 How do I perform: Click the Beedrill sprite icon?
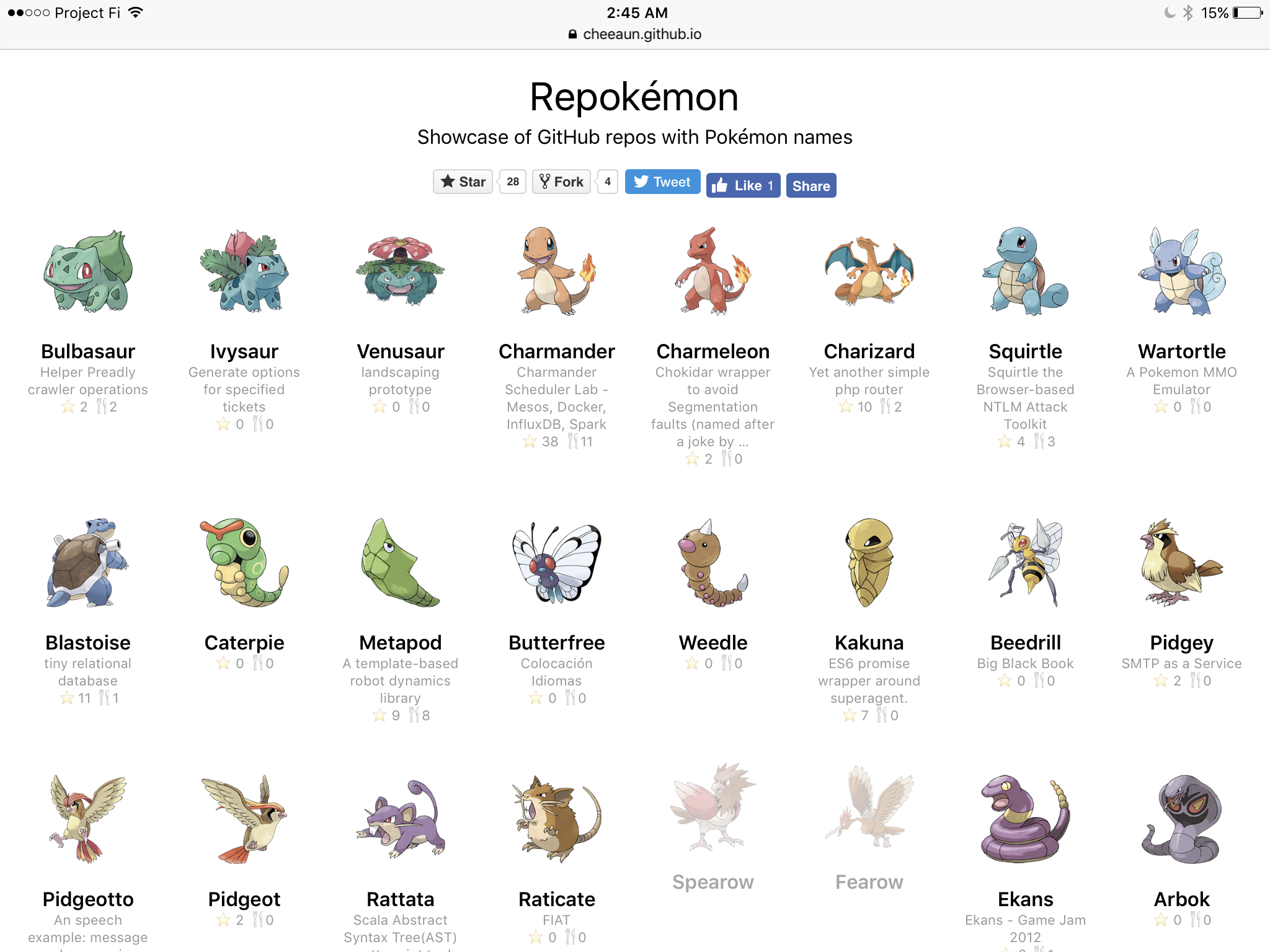pos(1024,563)
